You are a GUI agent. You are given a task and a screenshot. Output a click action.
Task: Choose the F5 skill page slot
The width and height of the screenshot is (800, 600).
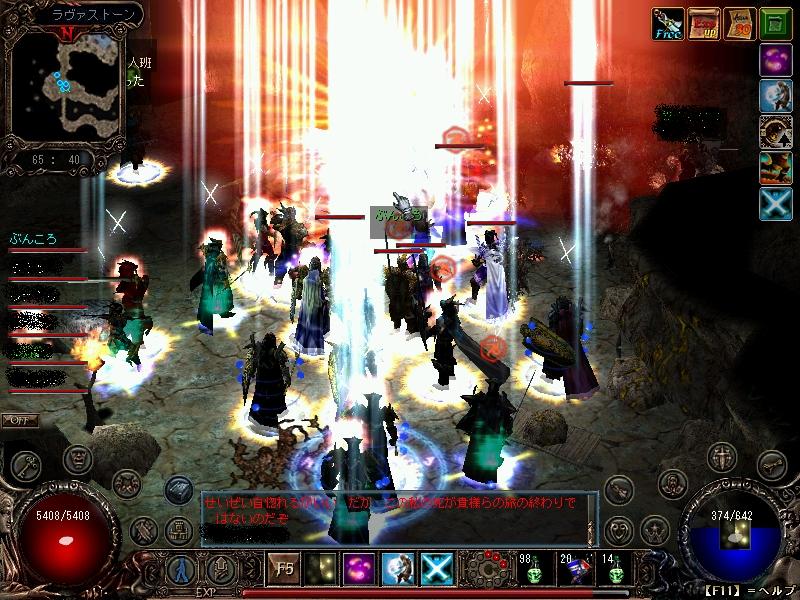pyautogui.click(x=283, y=570)
